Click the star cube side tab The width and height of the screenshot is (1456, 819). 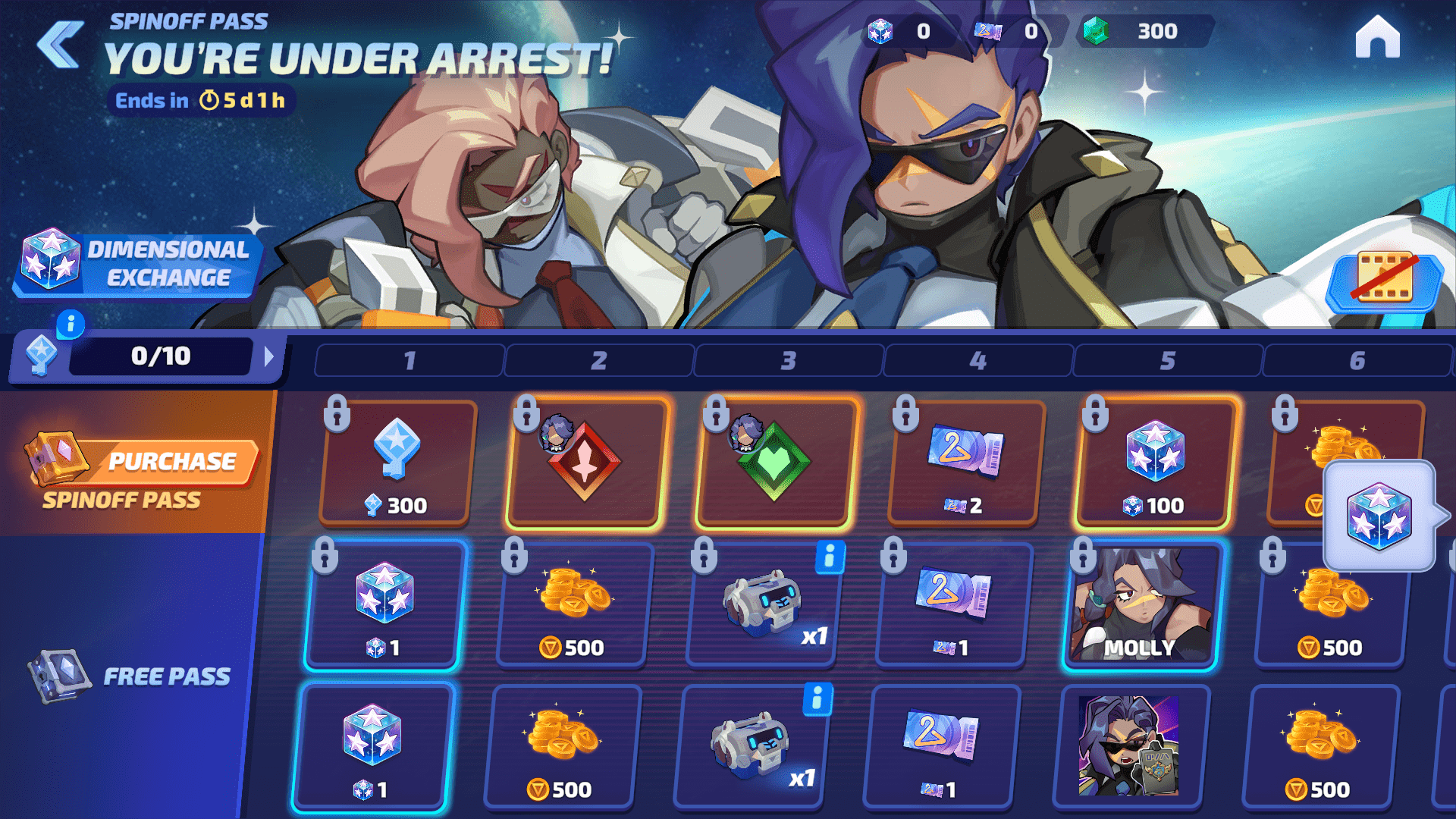(x=1380, y=516)
